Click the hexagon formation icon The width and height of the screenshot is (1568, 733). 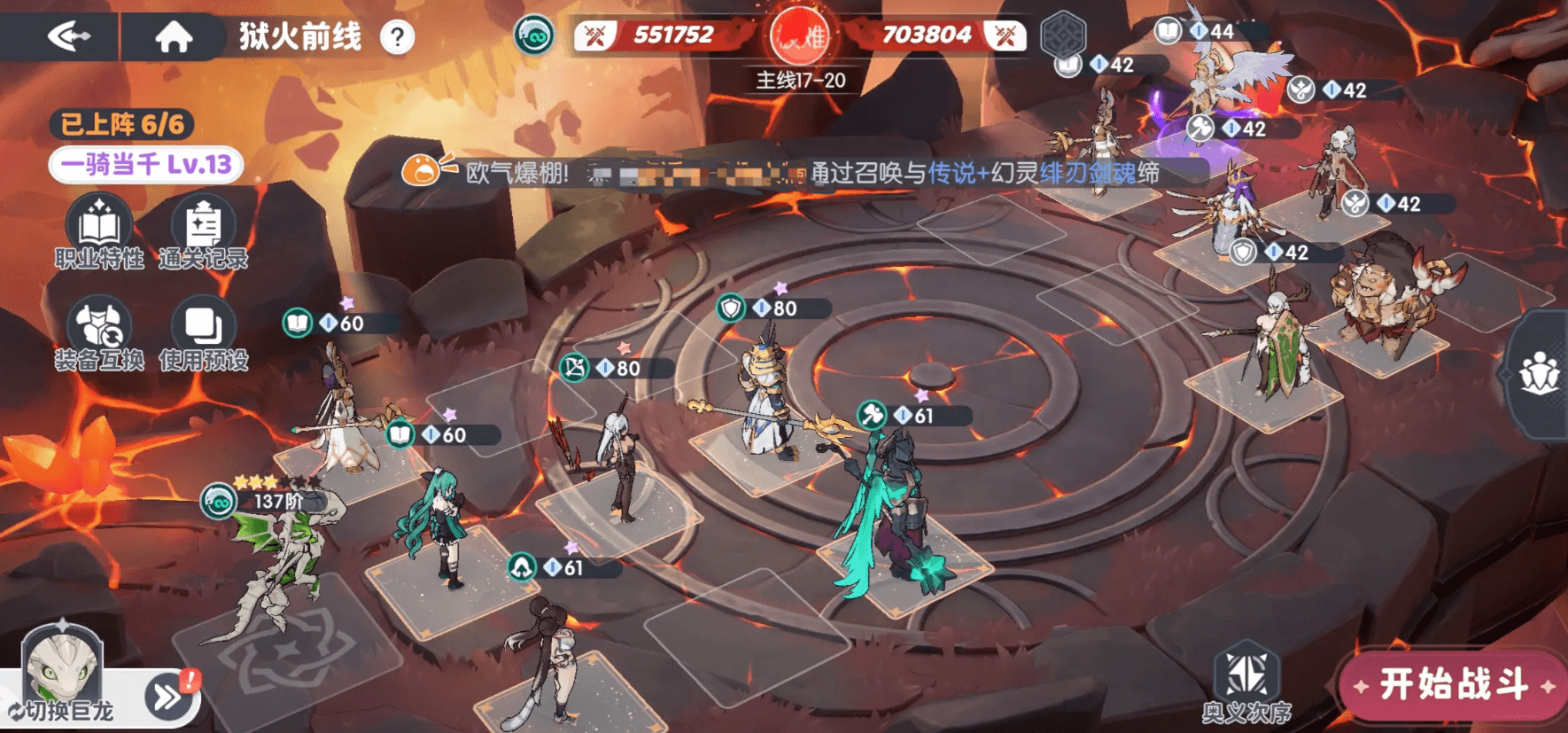pyautogui.click(x=1063, y=35)
